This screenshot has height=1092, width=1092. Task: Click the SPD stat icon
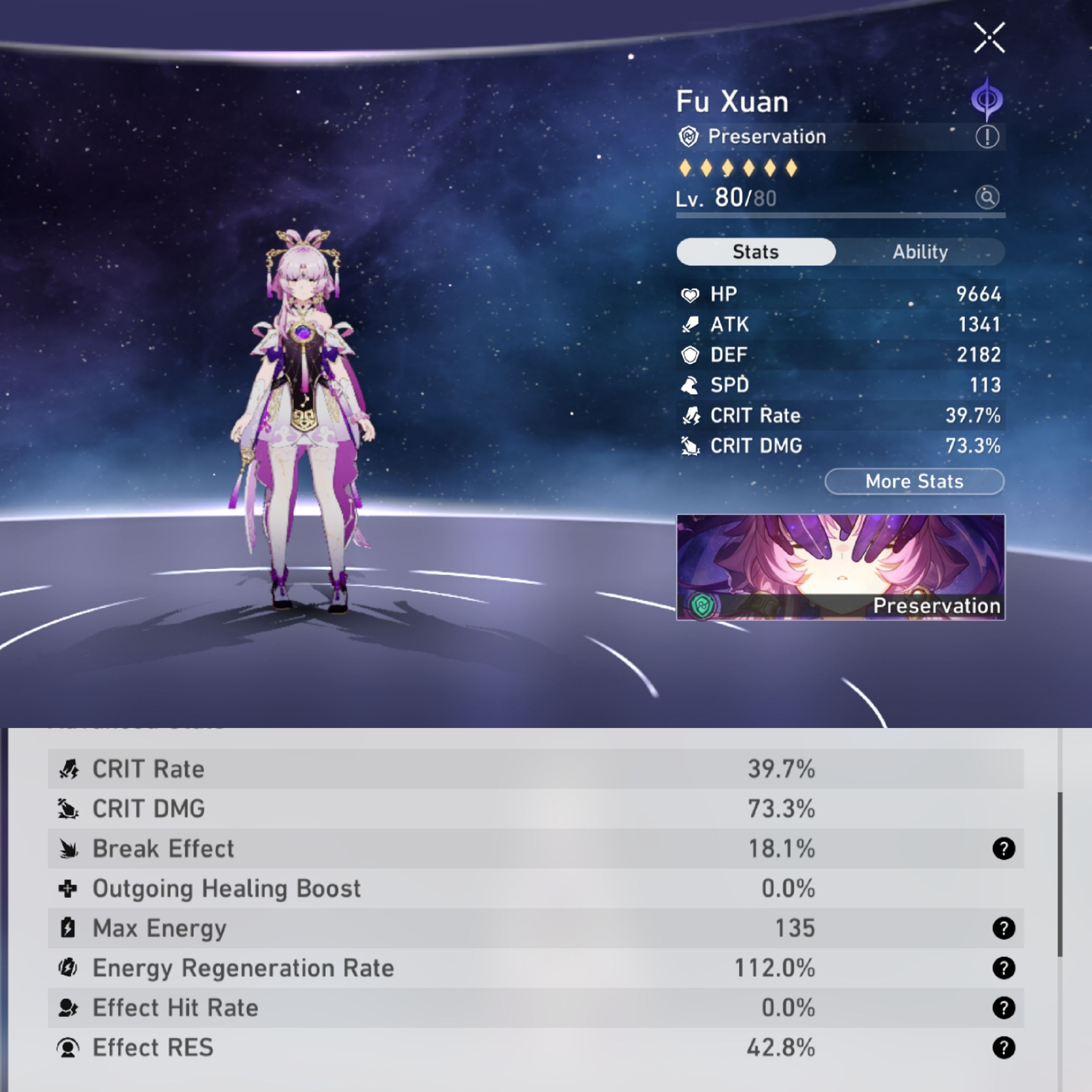click(x=691, y=386)
